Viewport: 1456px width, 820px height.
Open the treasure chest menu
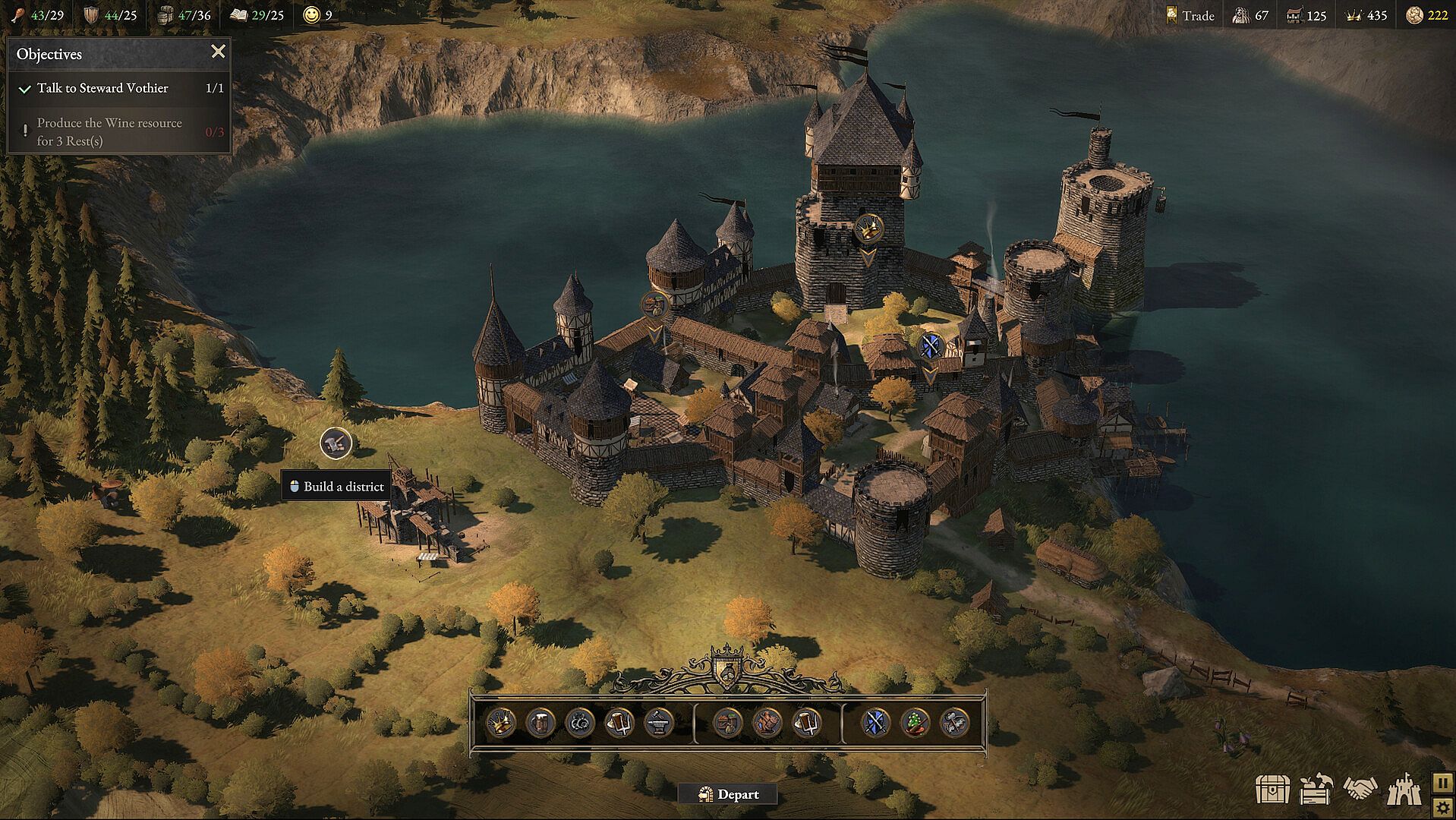1272,790
